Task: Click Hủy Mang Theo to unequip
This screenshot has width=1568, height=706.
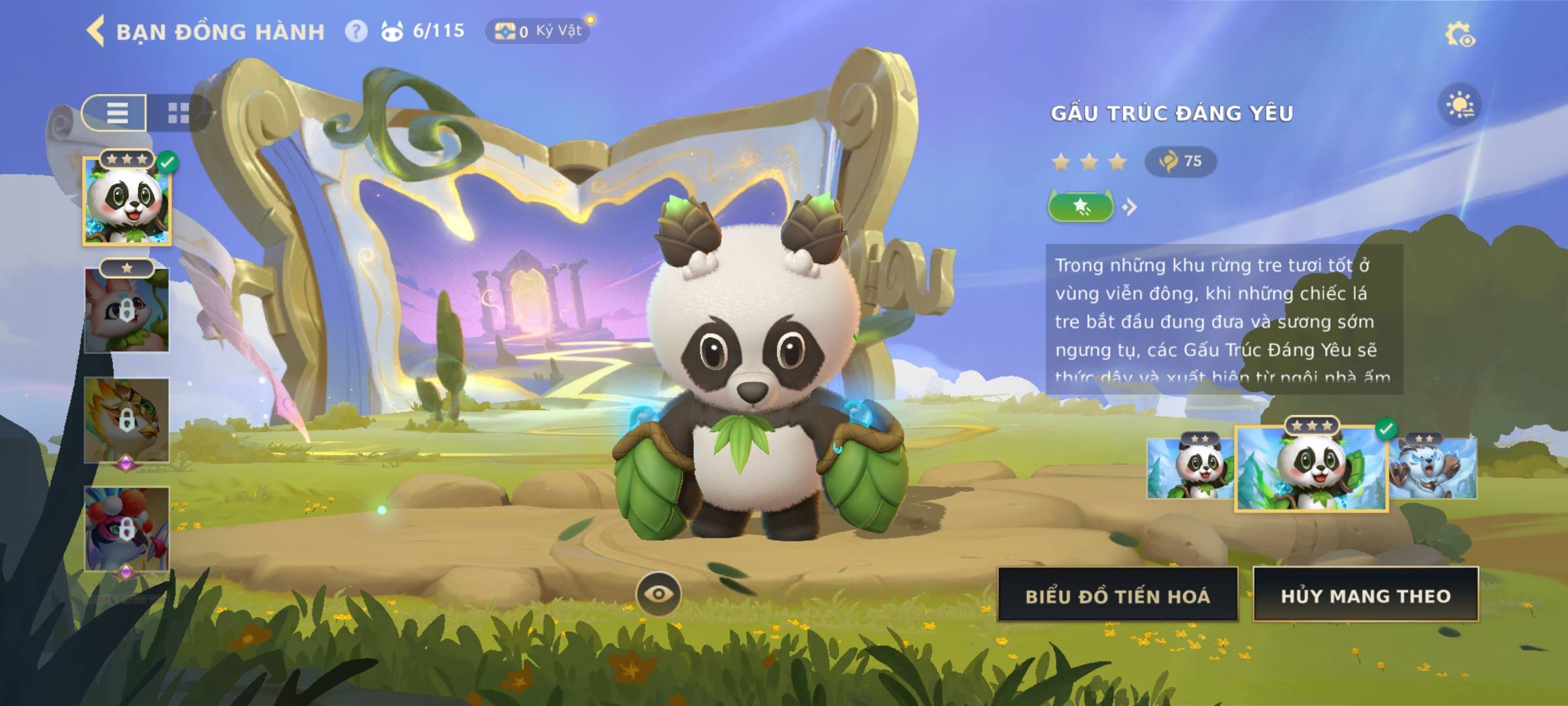Action: pos(1365,596)
